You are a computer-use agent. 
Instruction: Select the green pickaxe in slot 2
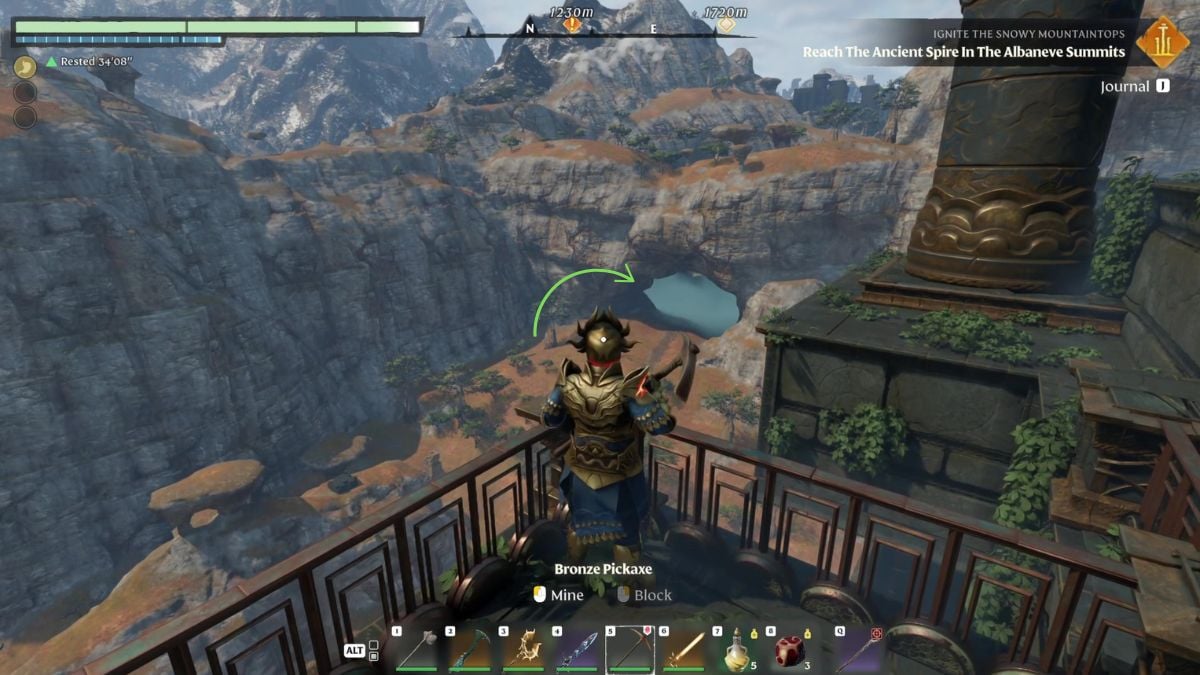(x=470, y=651)
